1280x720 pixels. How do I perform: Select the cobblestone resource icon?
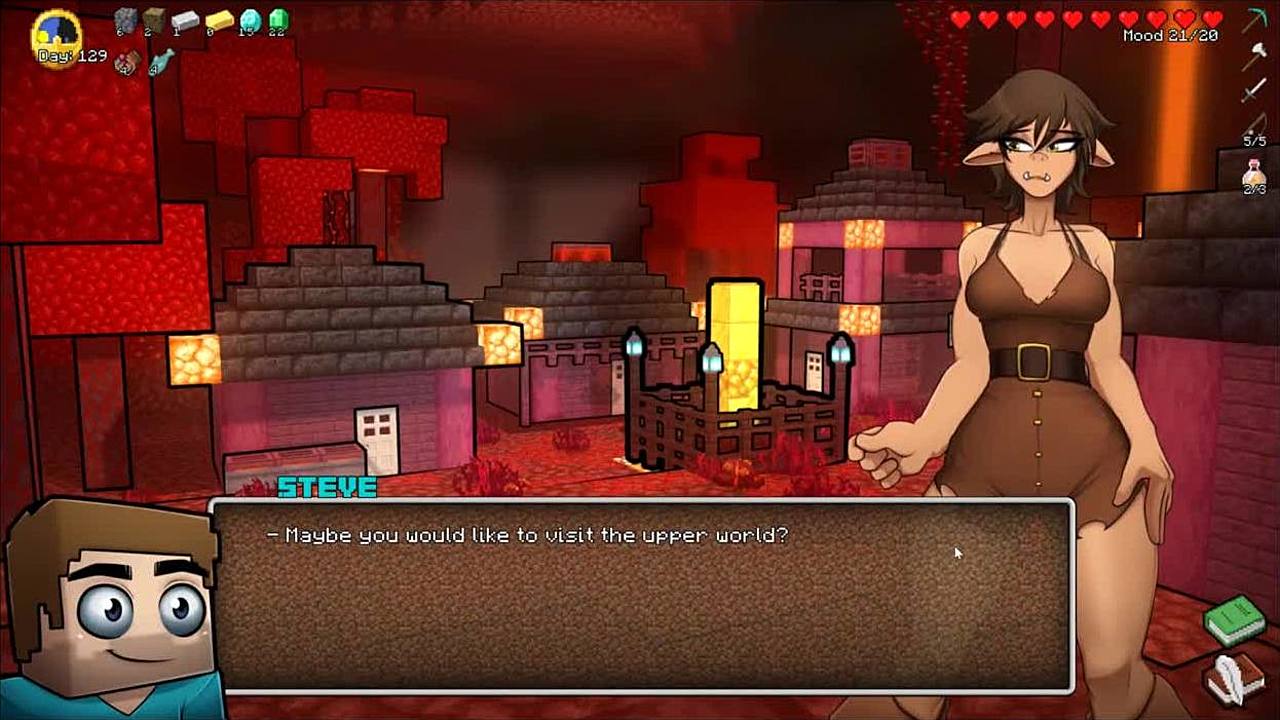coord(125,20)
